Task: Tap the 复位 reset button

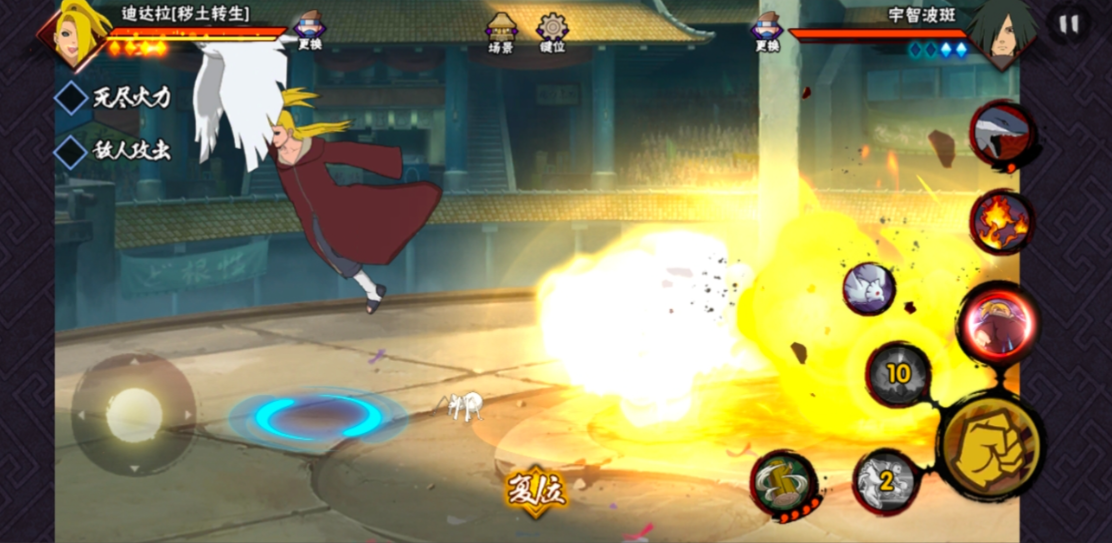Action: [x=536, y=490]
